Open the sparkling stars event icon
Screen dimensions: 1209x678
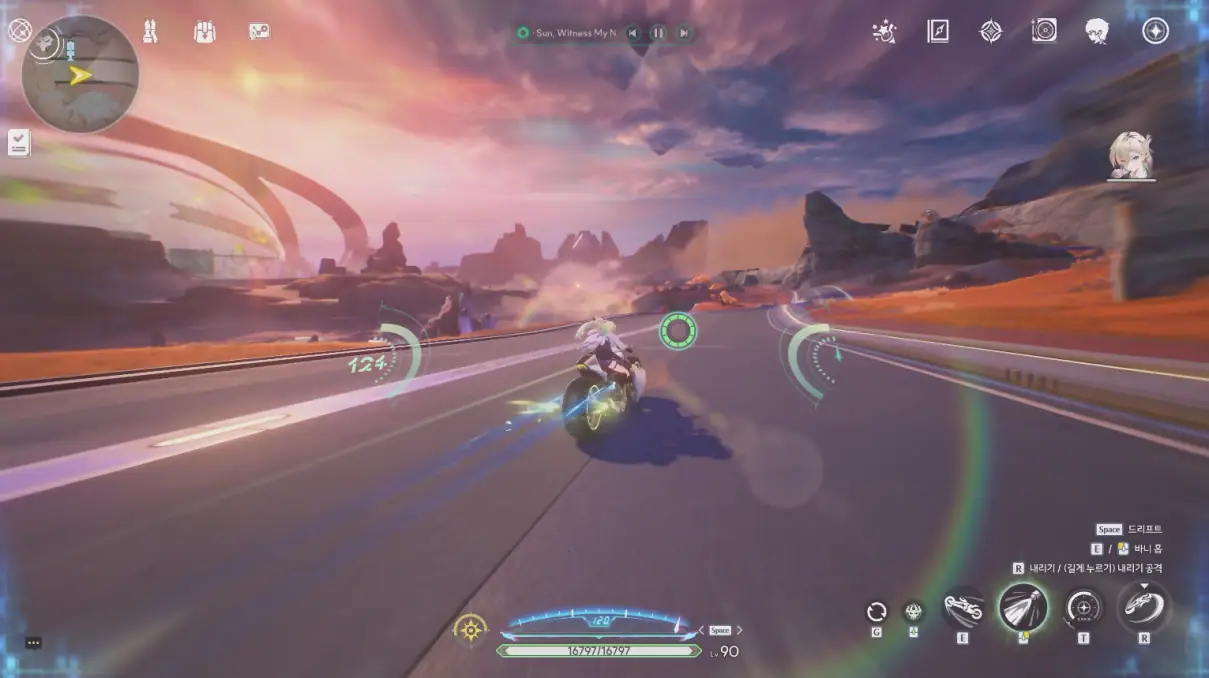884,32
